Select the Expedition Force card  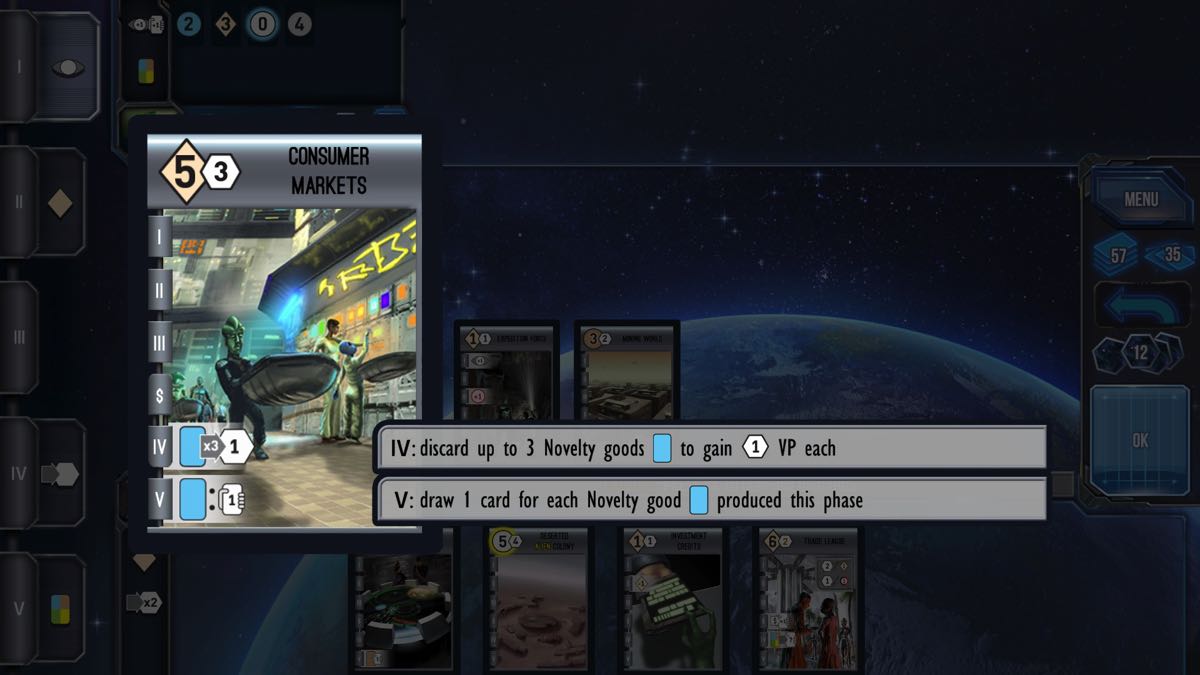(507, 370)
